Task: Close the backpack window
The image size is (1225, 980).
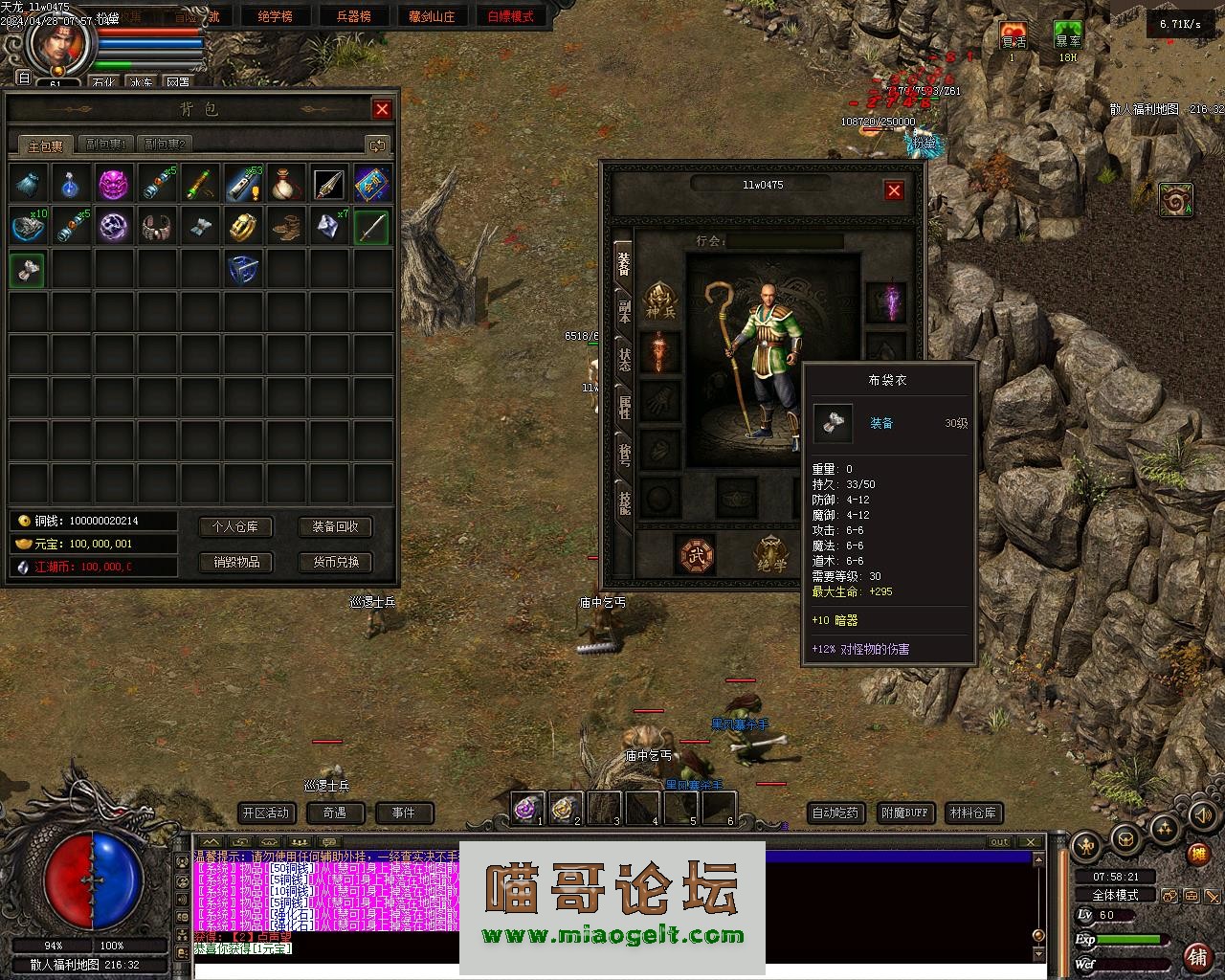Action: point(382,109)
